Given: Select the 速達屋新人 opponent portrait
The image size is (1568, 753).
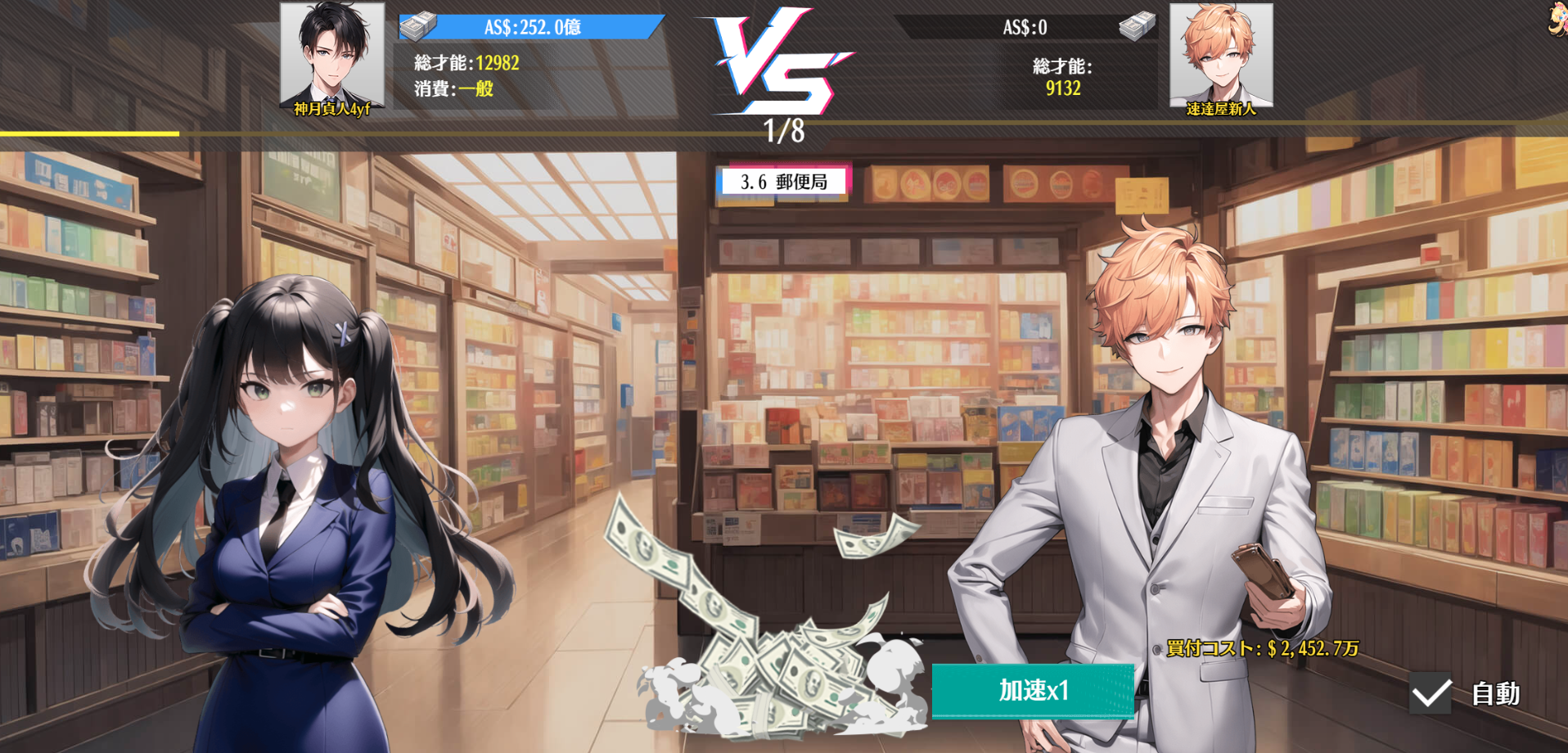Looking at the screenshot, I should (x=1221, y=57).
